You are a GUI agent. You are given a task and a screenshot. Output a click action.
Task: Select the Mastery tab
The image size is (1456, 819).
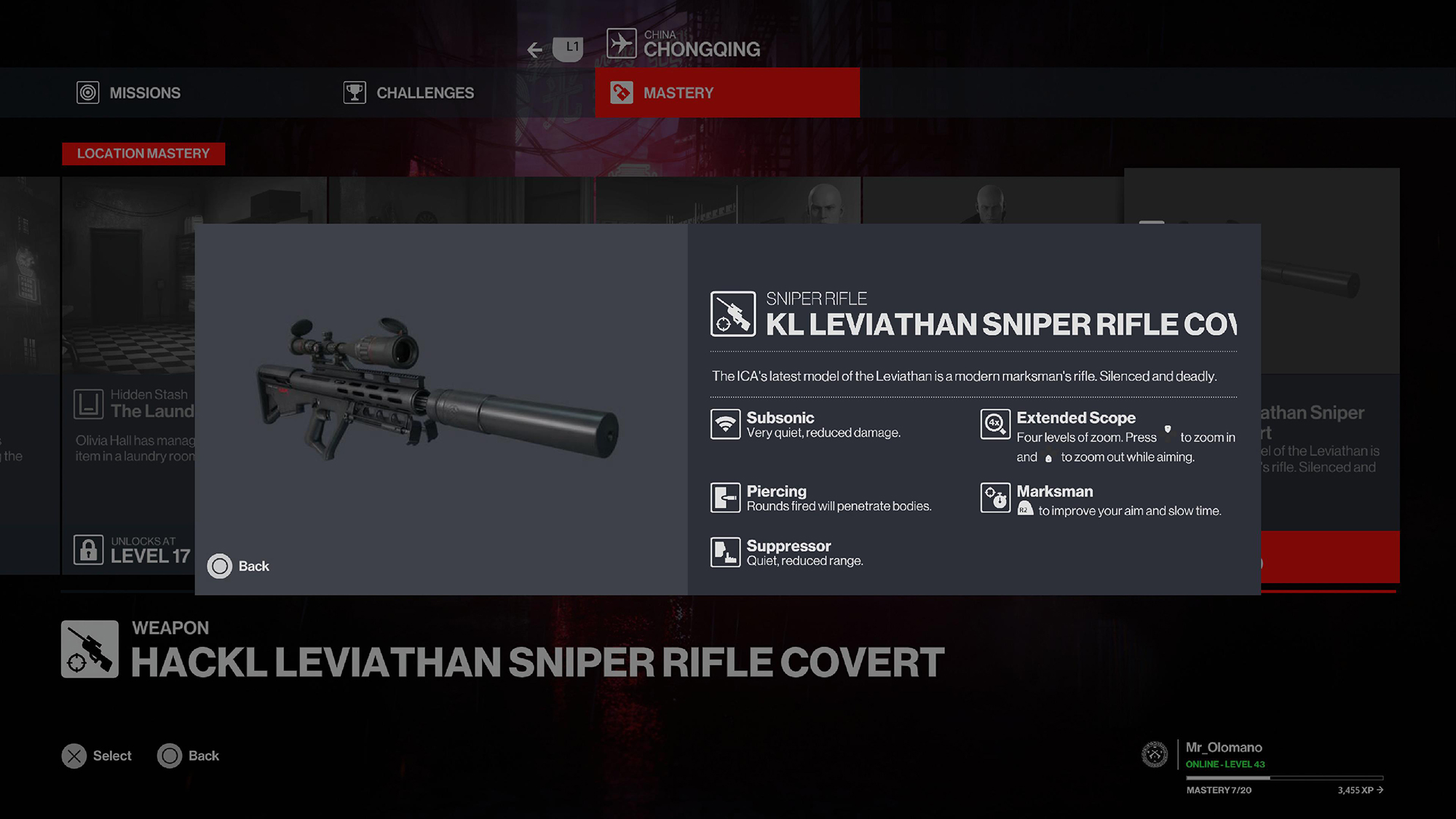[x=678, y=92]
